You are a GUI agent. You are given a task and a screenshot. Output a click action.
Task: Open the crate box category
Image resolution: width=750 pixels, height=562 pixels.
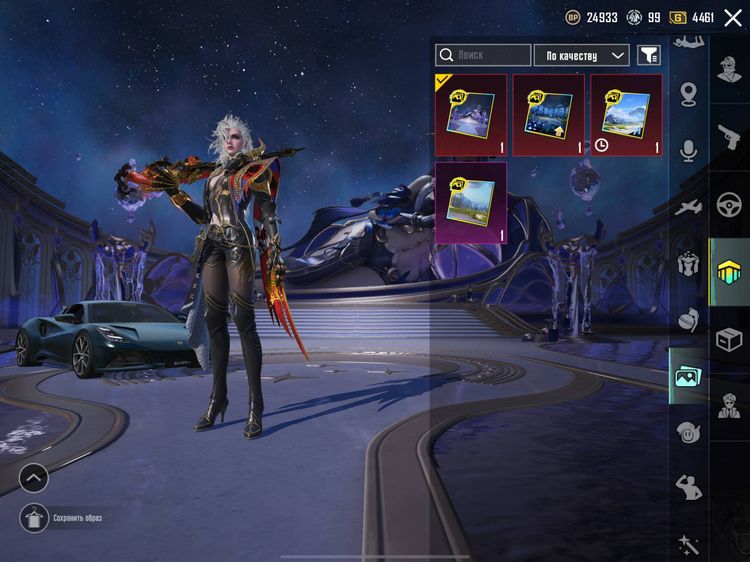coord(730,339)
